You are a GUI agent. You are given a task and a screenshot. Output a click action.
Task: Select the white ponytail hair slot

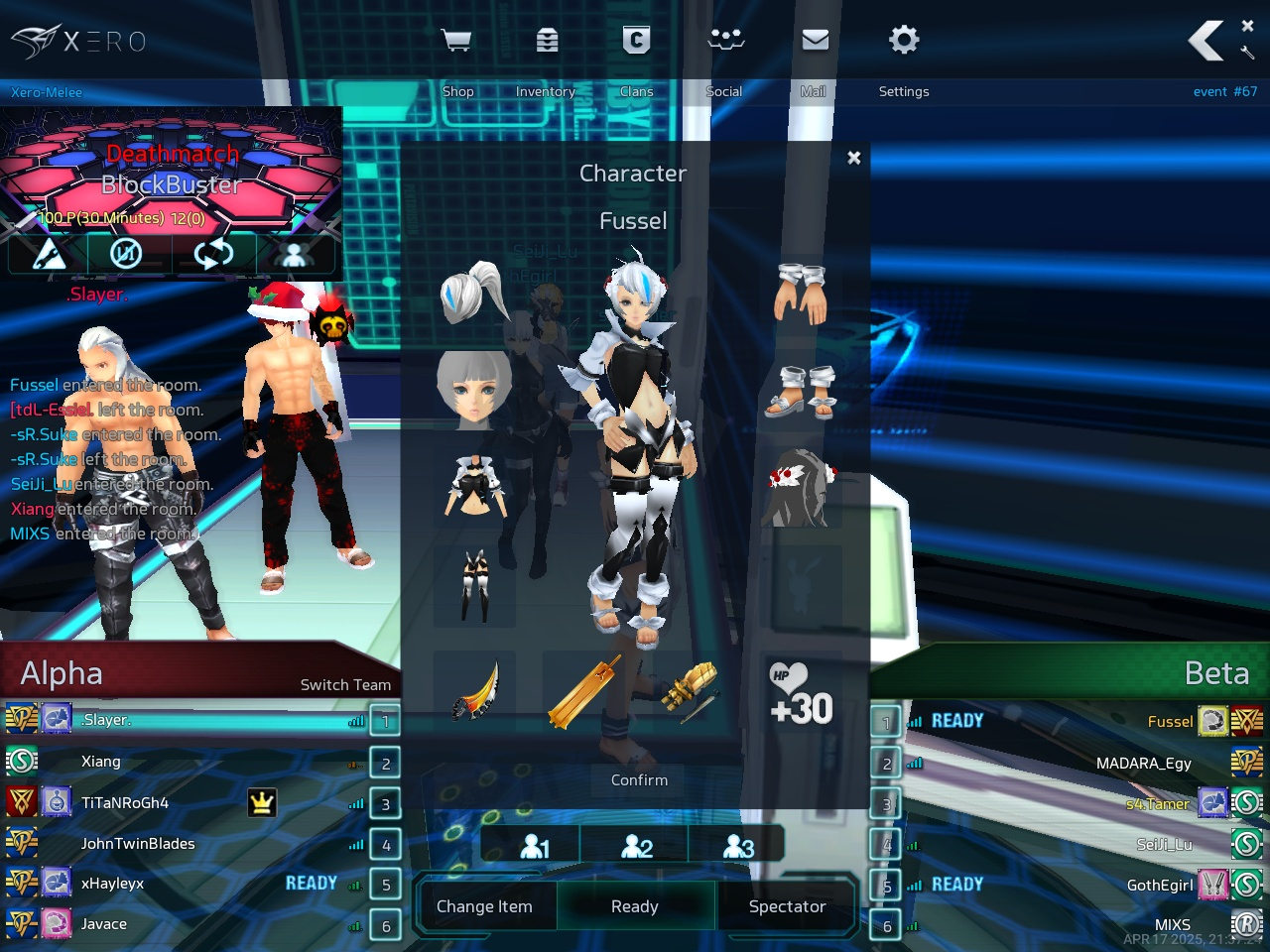click(474, 294)
